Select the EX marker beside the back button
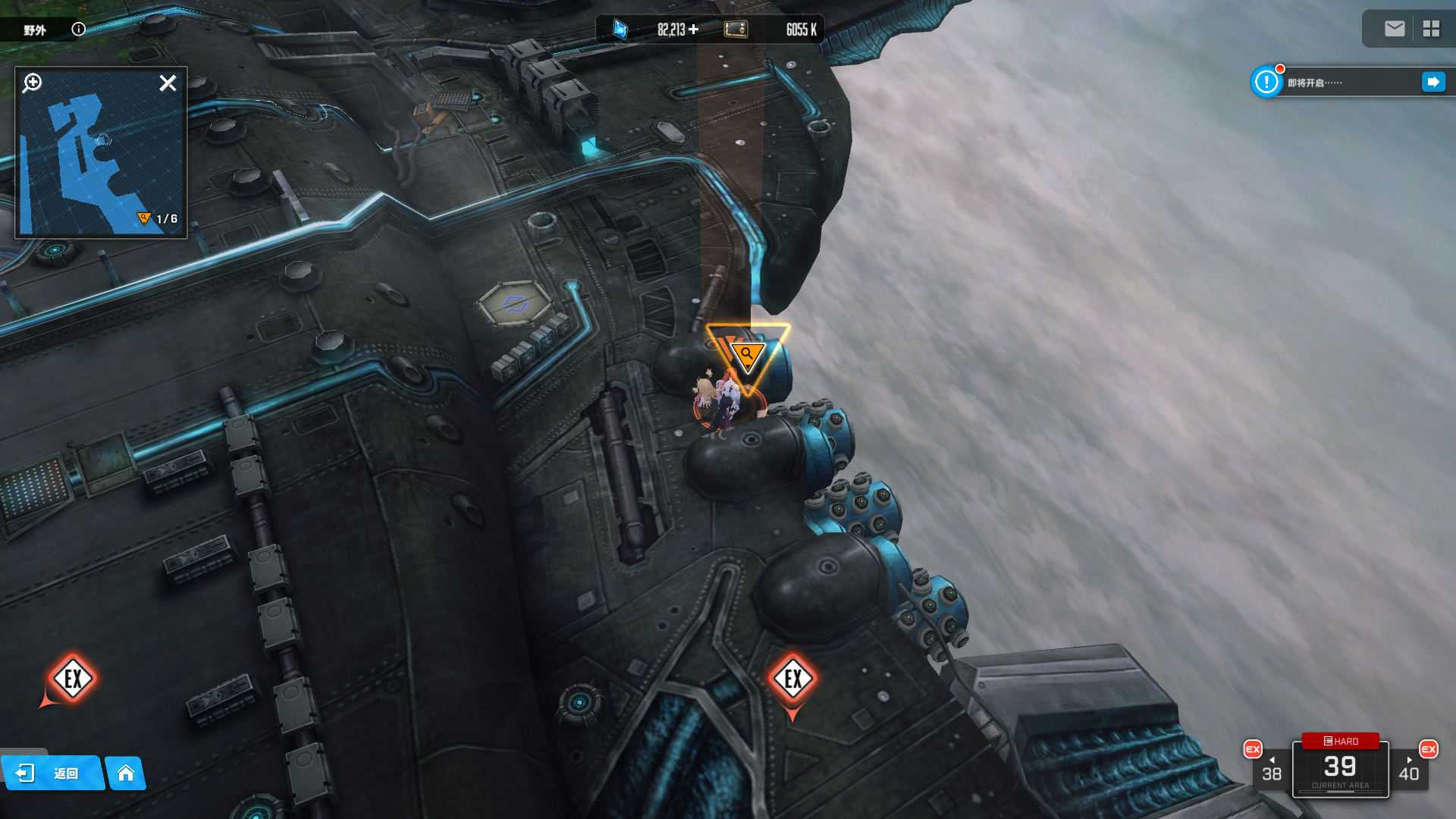 (73, 678)
